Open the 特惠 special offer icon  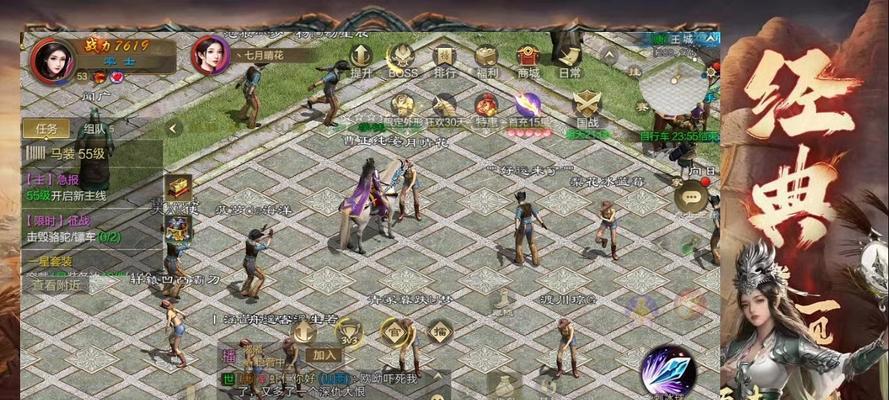tap(487, 105)
